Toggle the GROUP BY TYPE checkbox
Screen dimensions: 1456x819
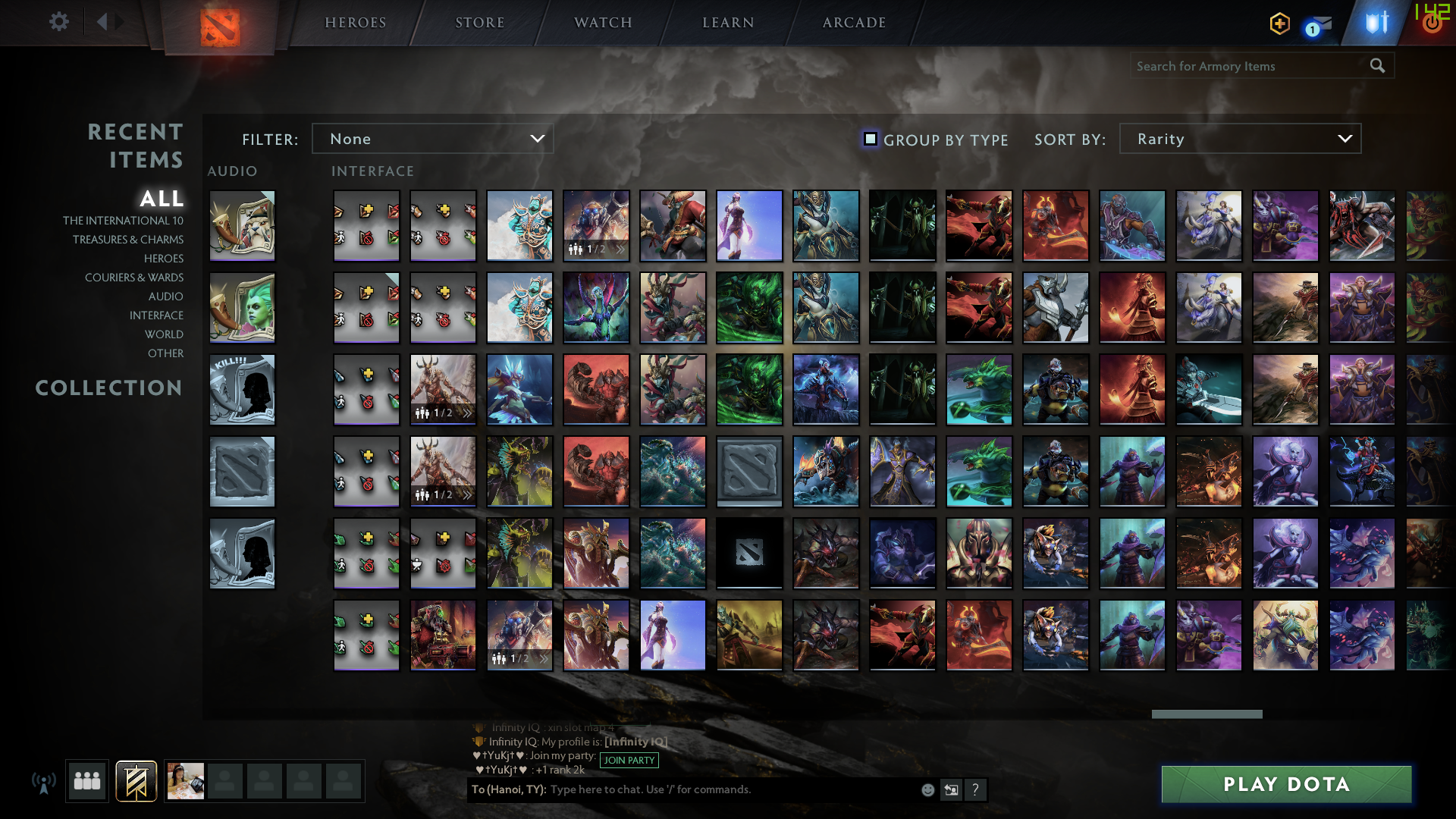click(870, 139)
